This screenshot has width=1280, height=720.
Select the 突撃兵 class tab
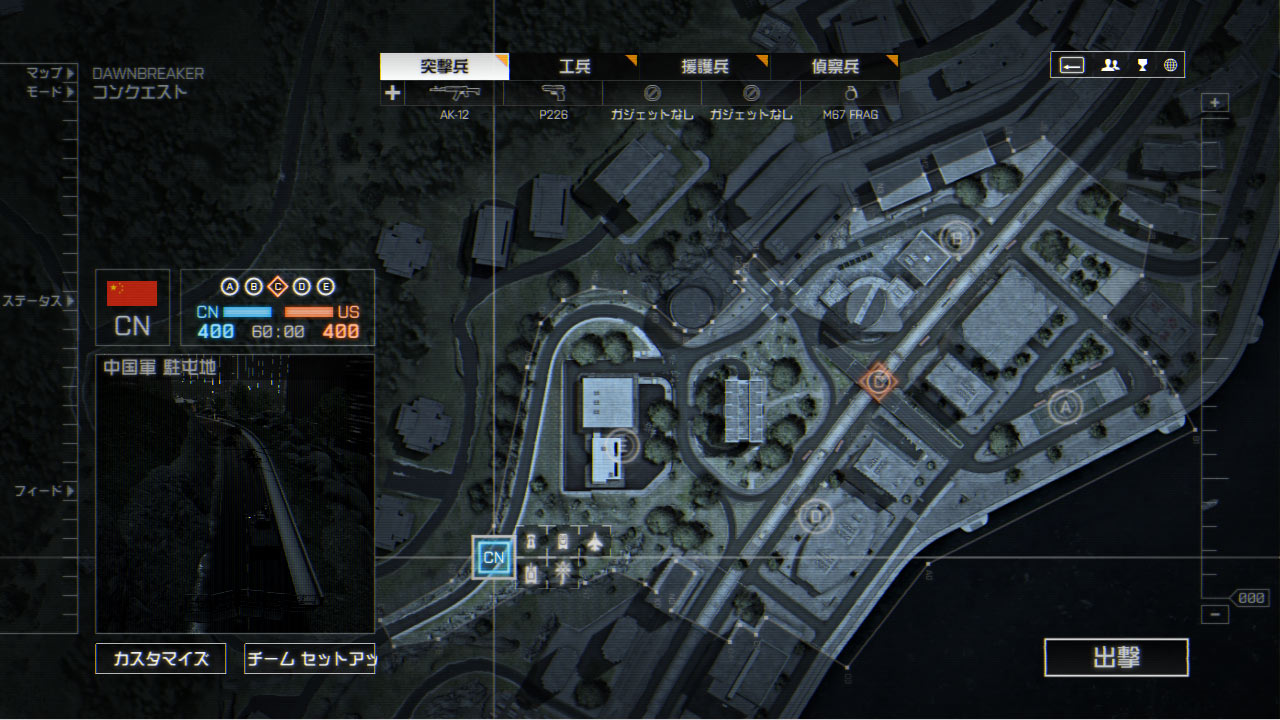tap(444, 67)
